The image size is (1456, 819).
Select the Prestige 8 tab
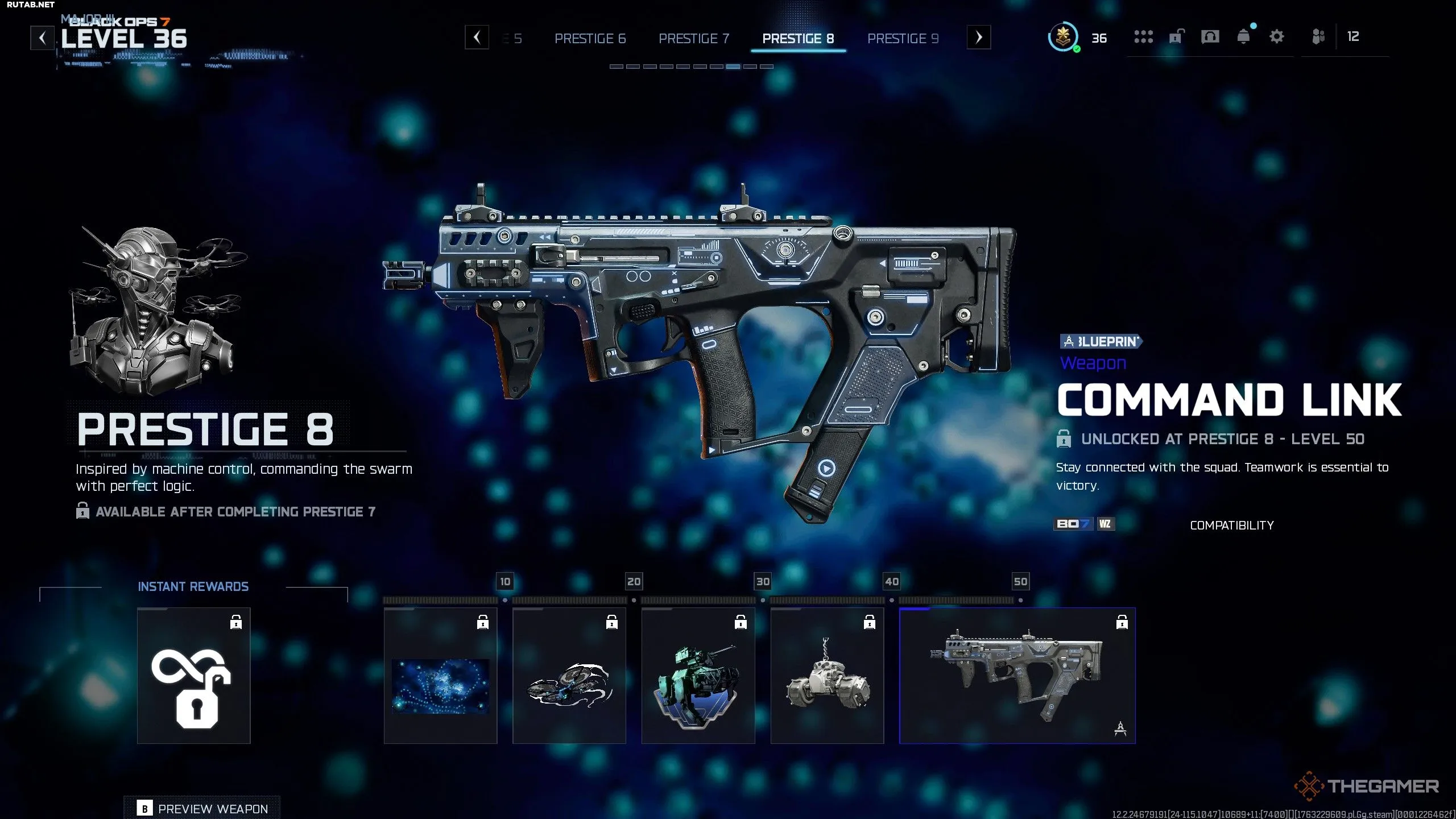click(x=798, y=39)
